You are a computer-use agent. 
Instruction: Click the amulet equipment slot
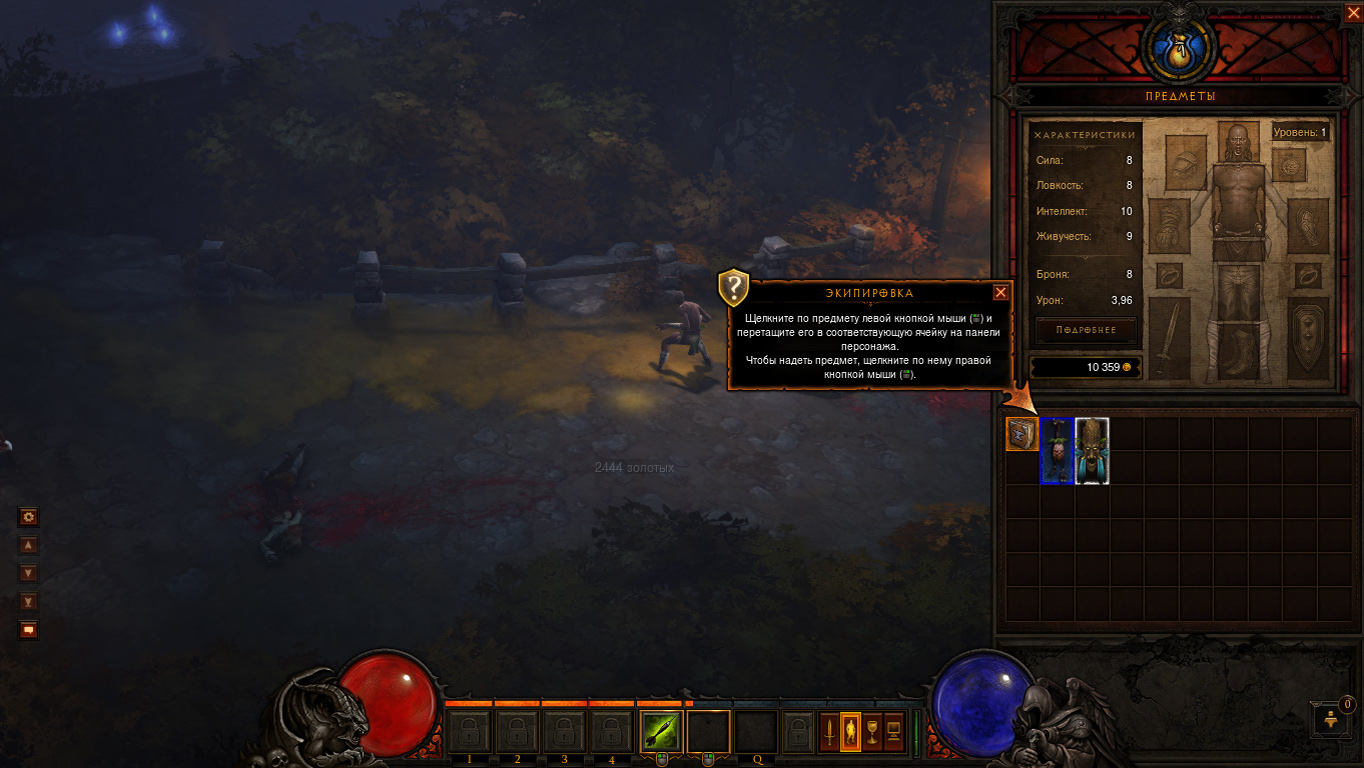[1290, 164]
